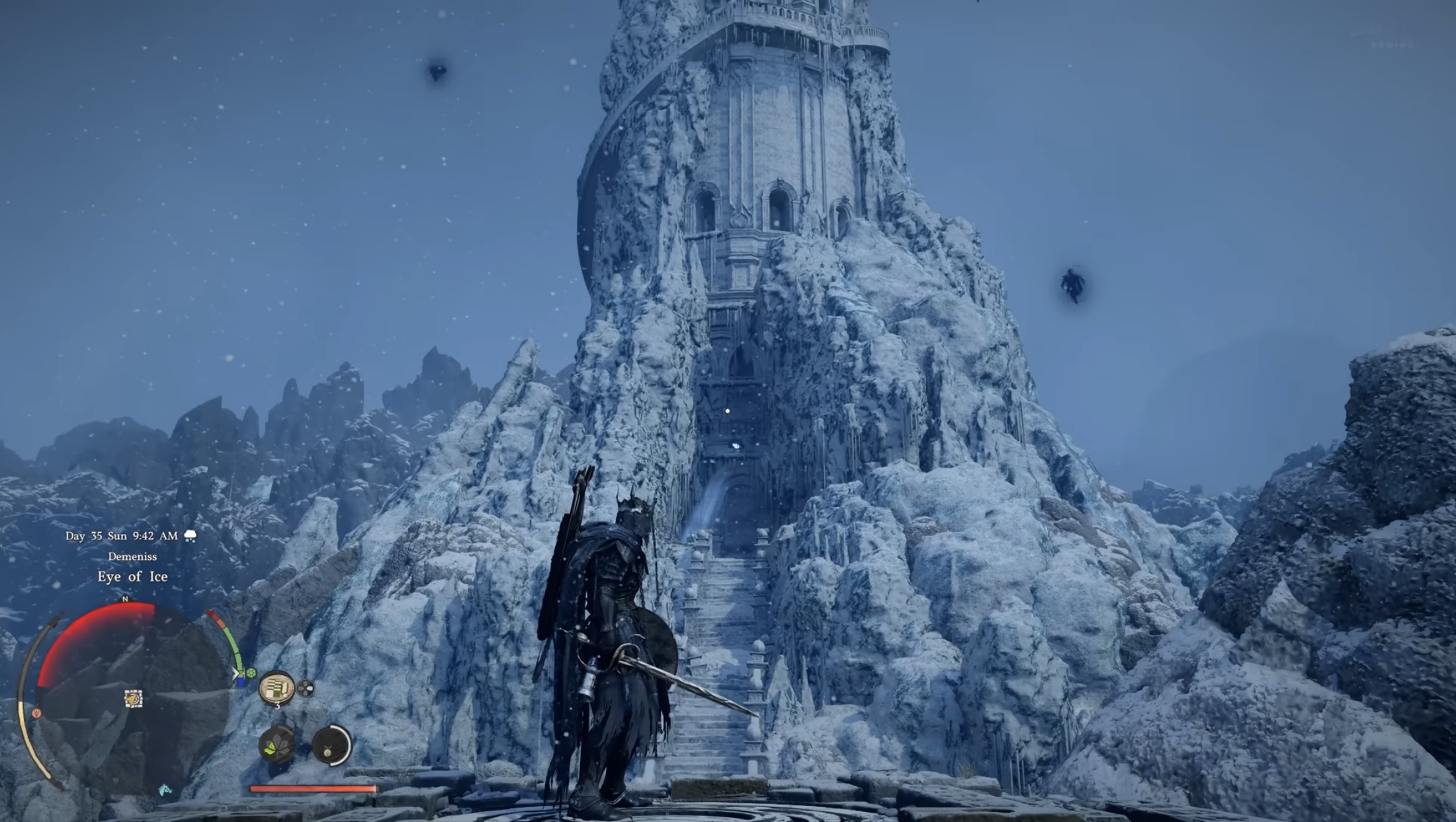This screenshot has width=1456, height=822.
Task: Click the snow weather icon beside the clock
Action: click(191, 536)
